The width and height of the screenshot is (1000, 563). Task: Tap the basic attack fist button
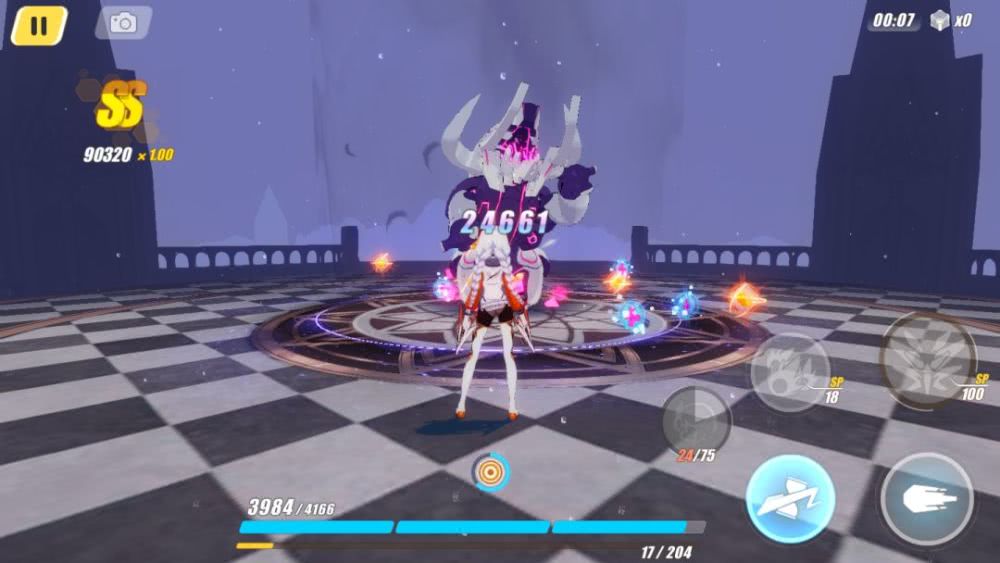927,499
